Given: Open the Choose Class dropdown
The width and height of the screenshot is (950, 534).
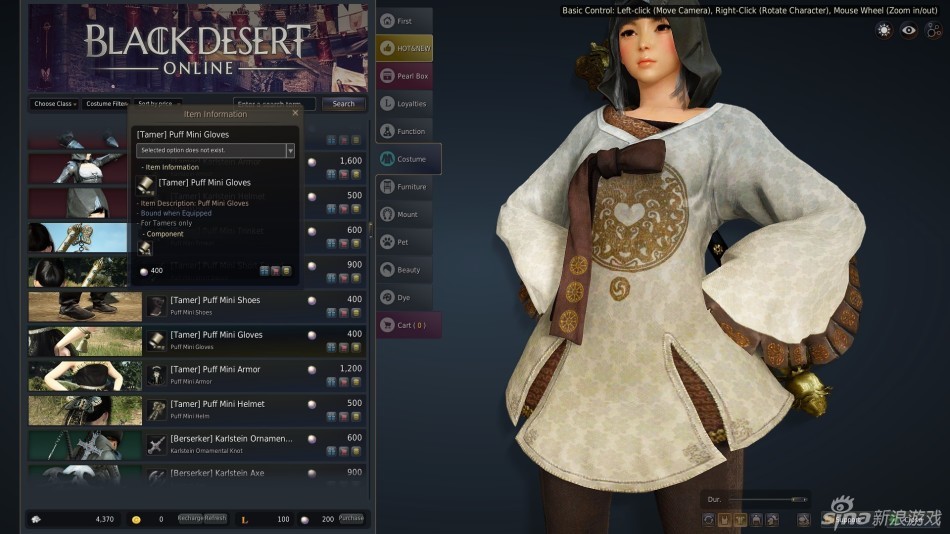Looking at the screenshot, I should coord(55,104).
